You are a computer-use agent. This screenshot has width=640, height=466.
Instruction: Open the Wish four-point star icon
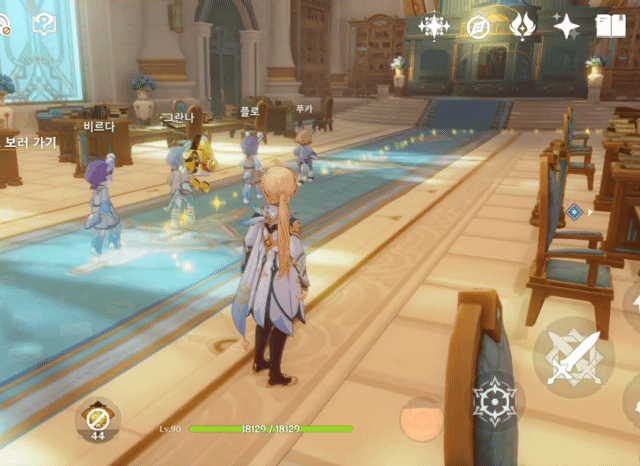click(x=567, y=27)
